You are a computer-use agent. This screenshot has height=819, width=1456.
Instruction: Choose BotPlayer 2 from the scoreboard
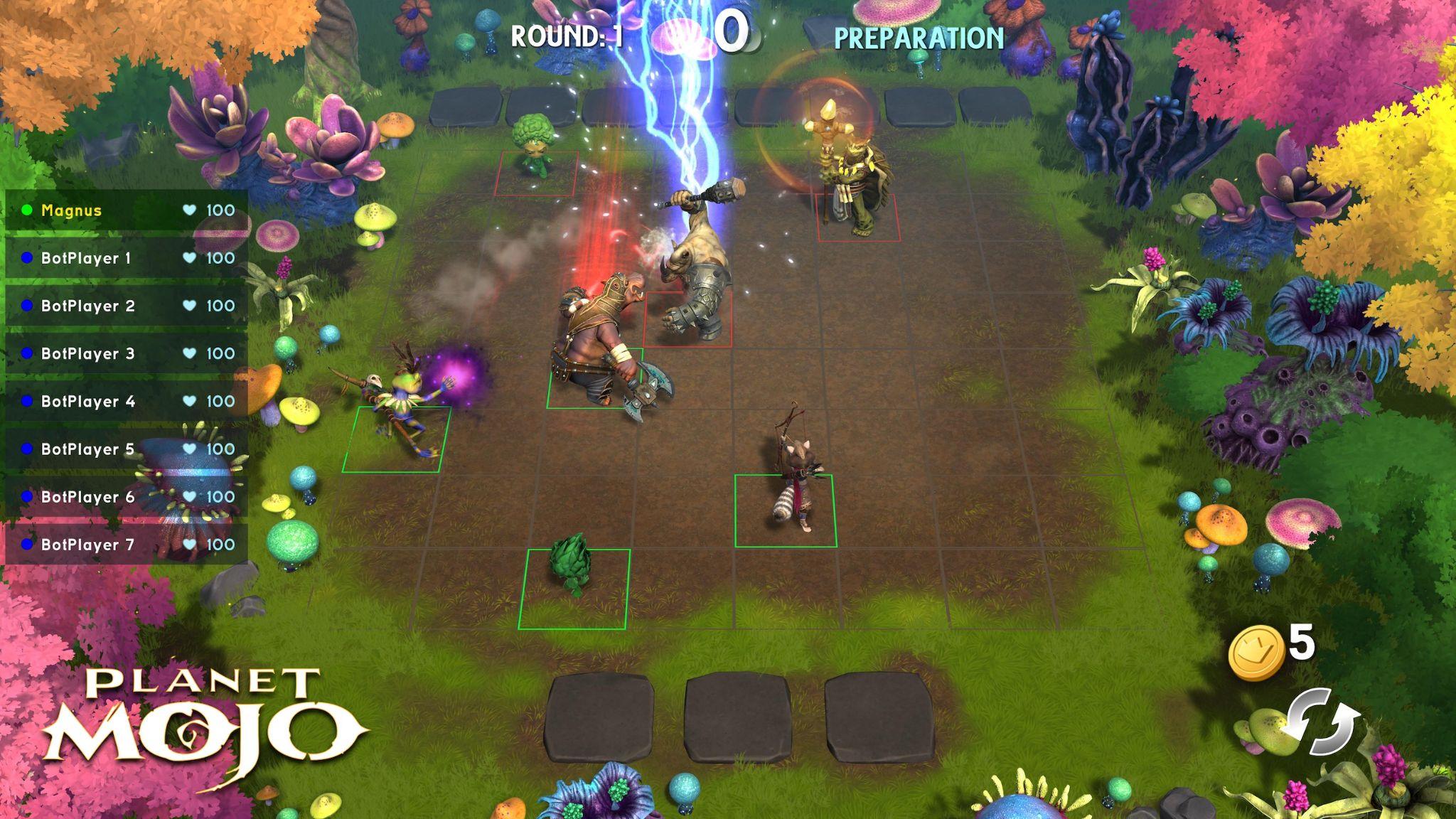[x=127, y=306]
